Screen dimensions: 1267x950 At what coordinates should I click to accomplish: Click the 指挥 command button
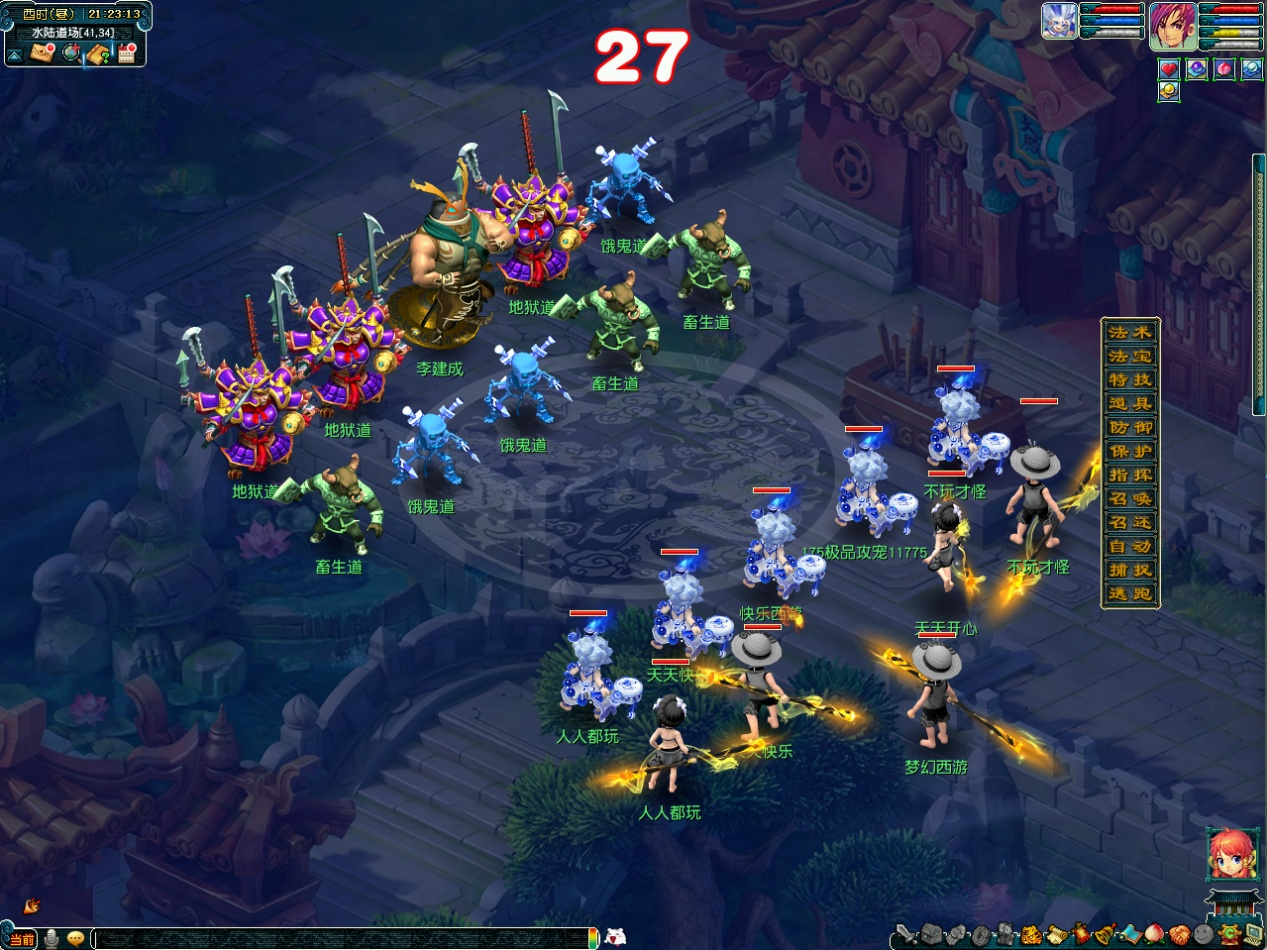coord(1130,475)
